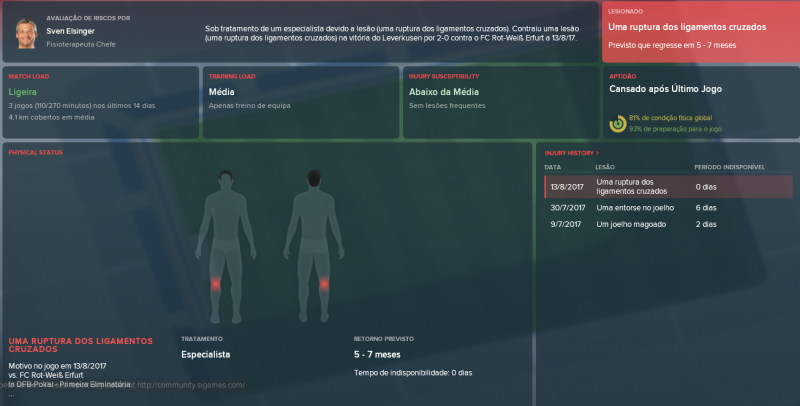Image resolution: width=800 pixels, height=406 pixels.
Task: Click physio Sven Elsinger's portrait
Action: tap(24, 35)
